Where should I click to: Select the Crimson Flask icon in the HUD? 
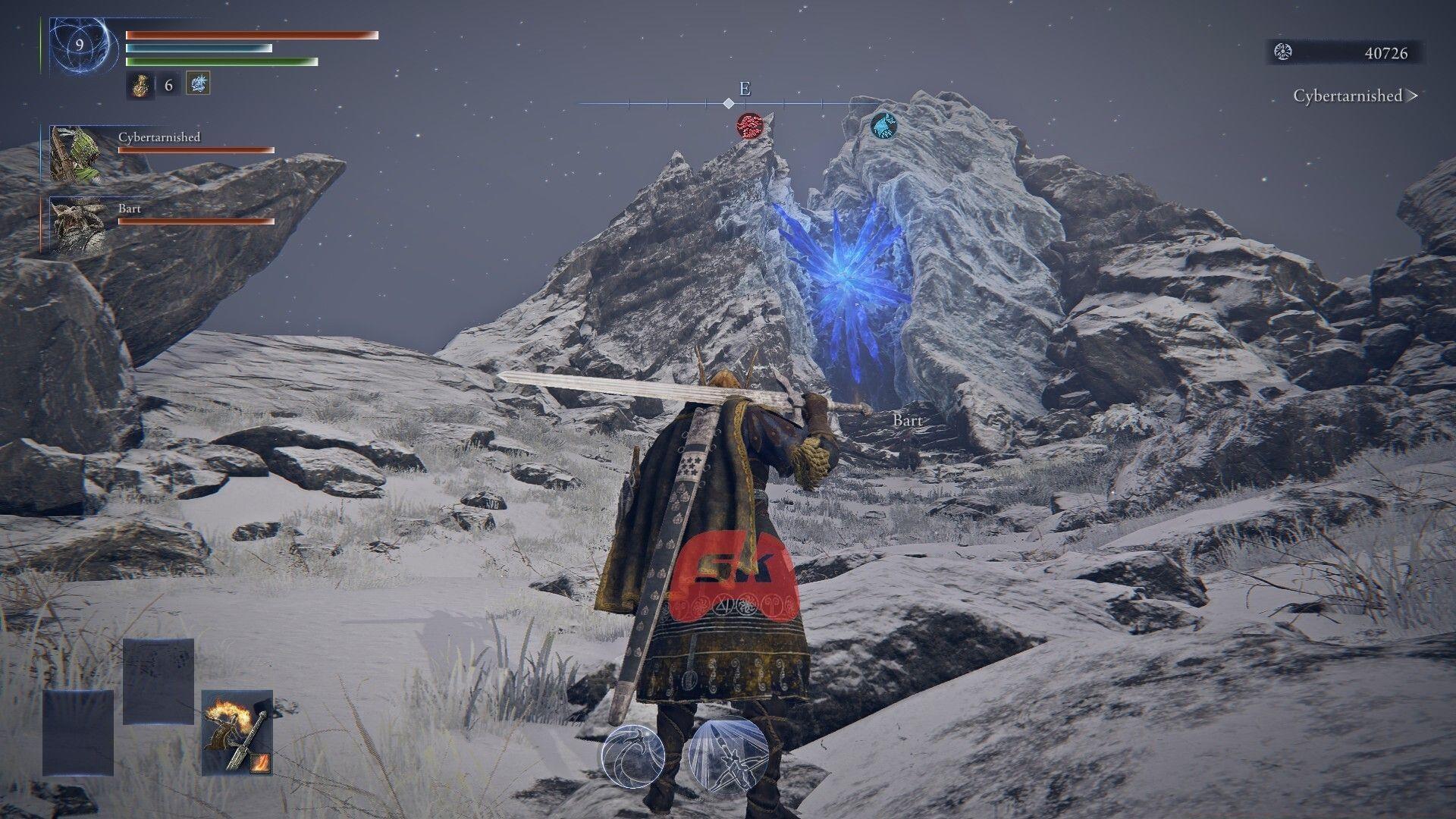140,85
